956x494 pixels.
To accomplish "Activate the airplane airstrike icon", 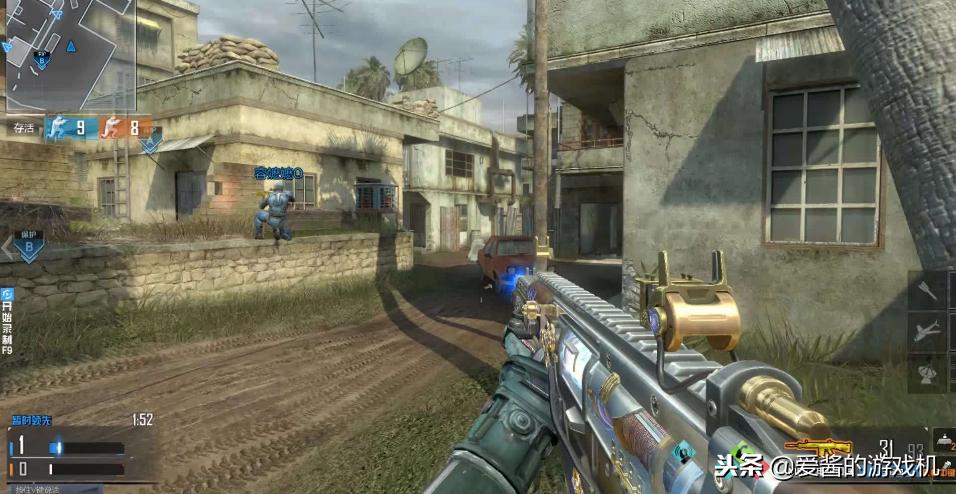I will point(929,331).
